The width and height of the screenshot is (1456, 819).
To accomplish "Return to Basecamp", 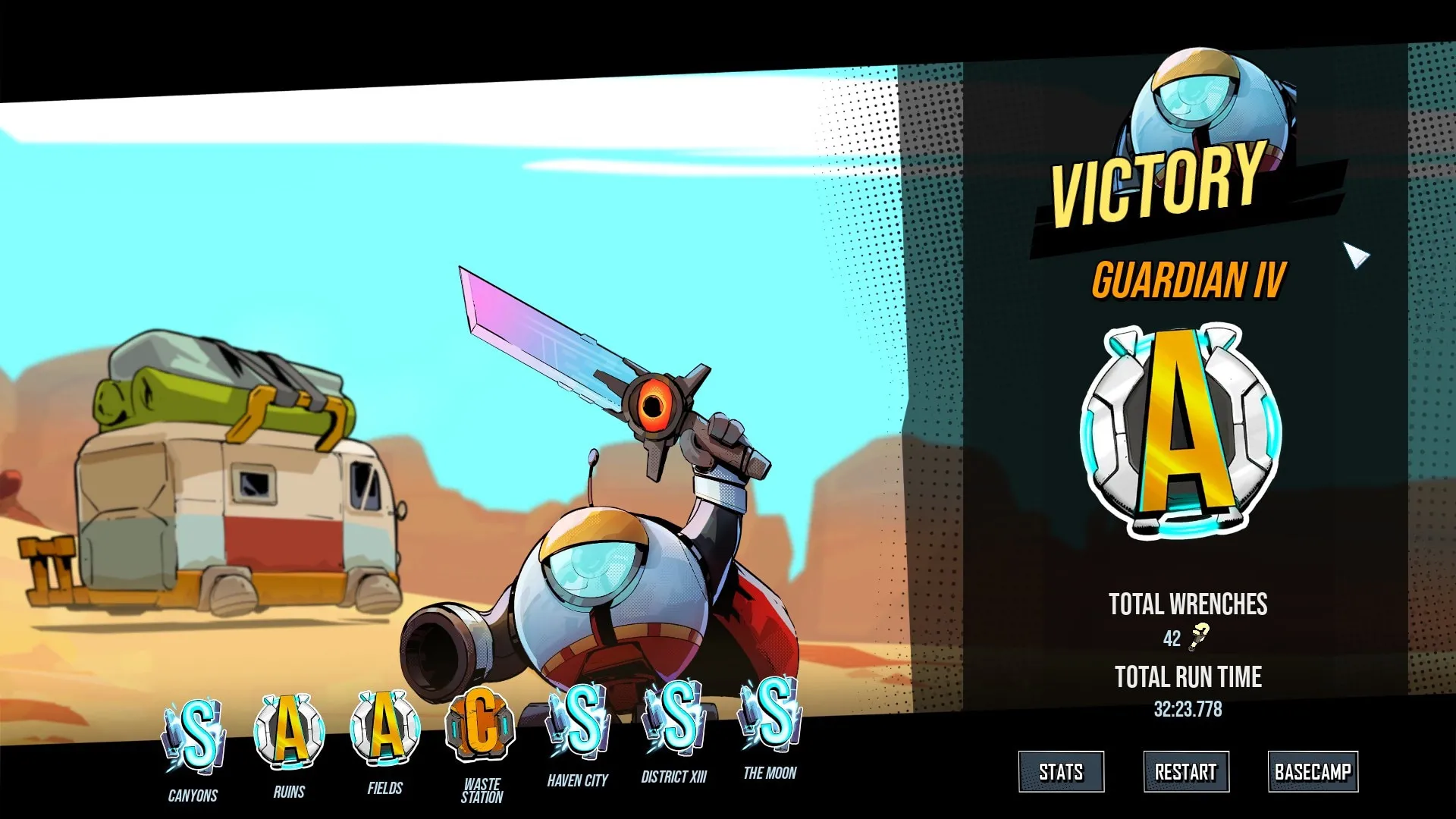I will point(1313,772).
